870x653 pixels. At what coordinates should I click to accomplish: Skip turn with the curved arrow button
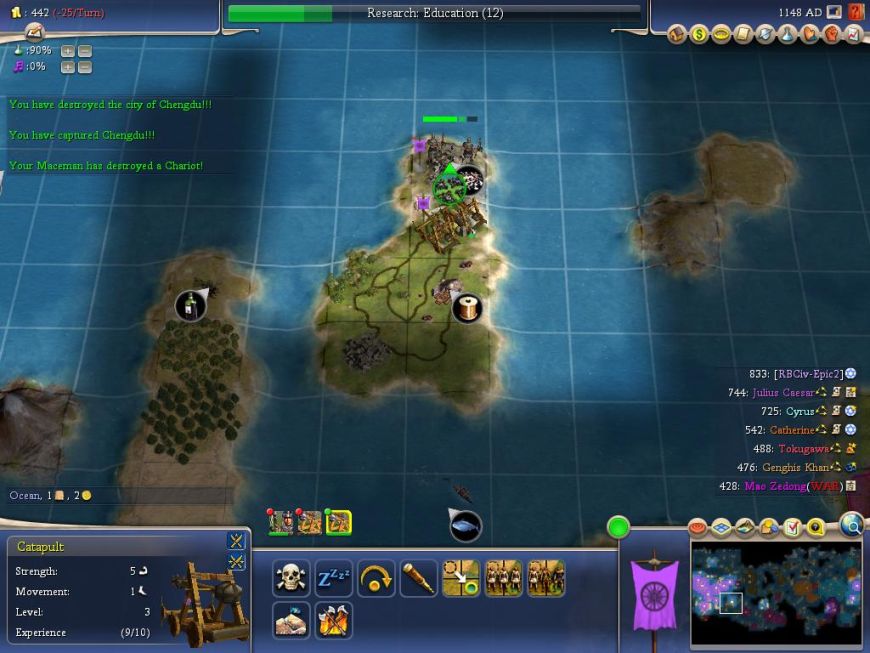[x=376, y=578]
